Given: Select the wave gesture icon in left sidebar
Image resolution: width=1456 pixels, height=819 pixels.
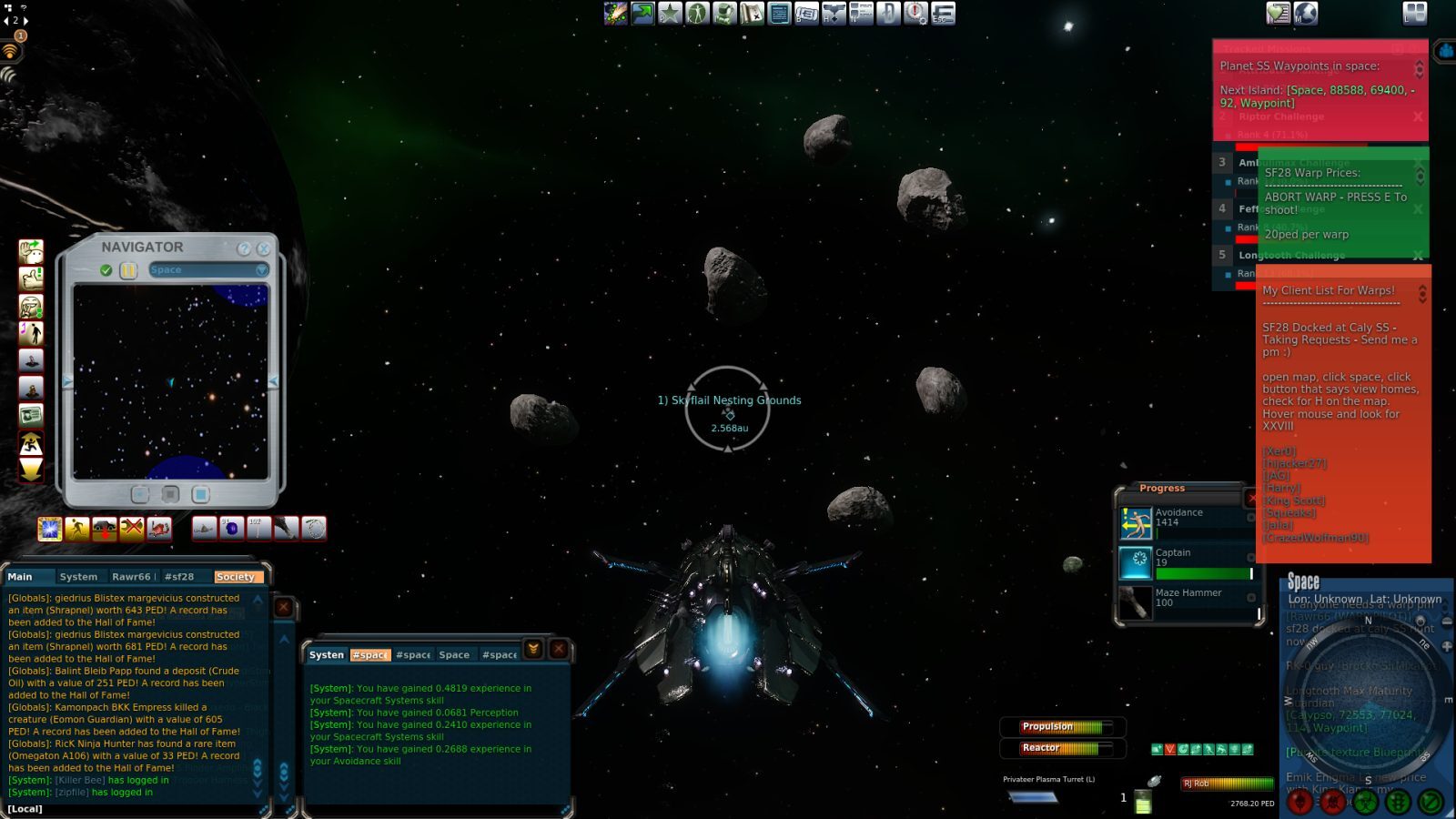Looking at the screenshot, I should pos(30,251).
